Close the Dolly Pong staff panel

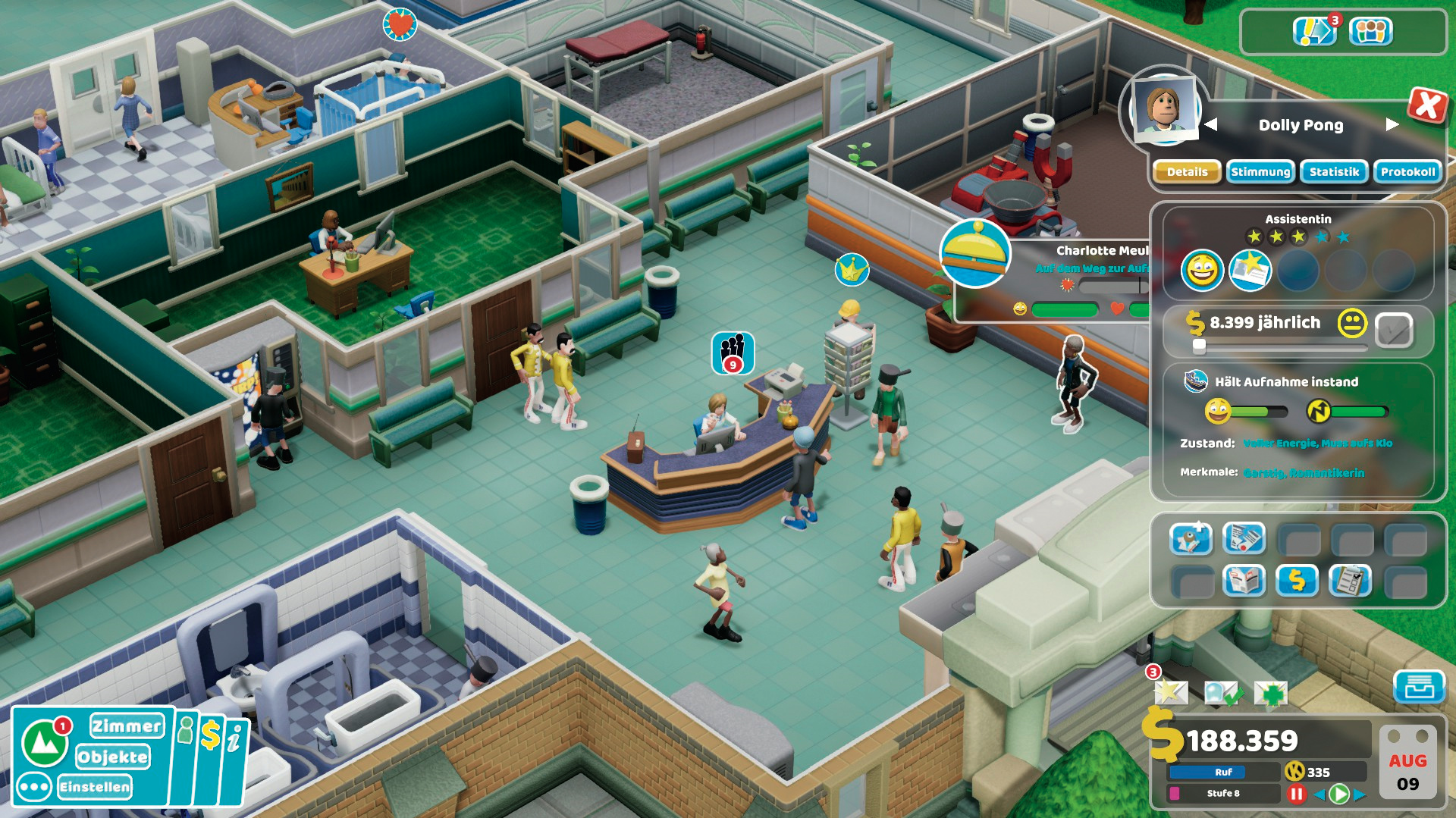point(1427,105)
